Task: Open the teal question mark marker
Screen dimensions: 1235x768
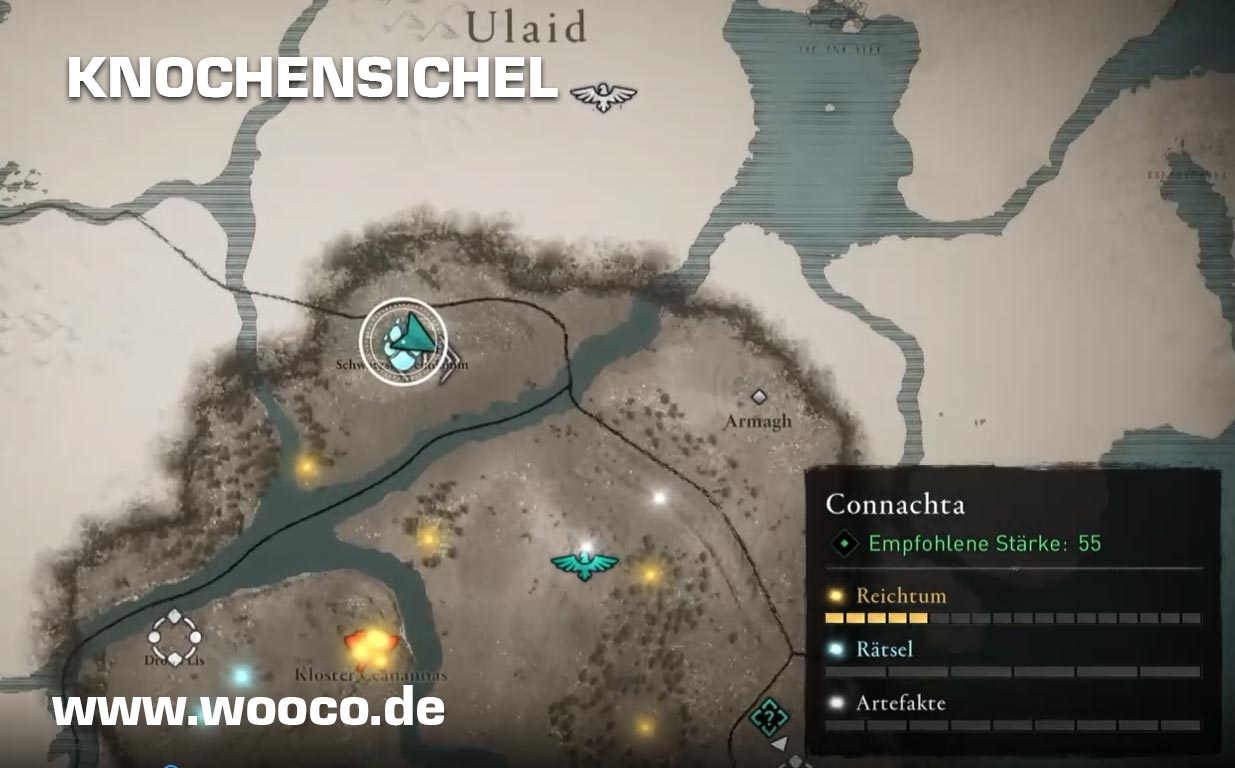Action: (768, 716)
